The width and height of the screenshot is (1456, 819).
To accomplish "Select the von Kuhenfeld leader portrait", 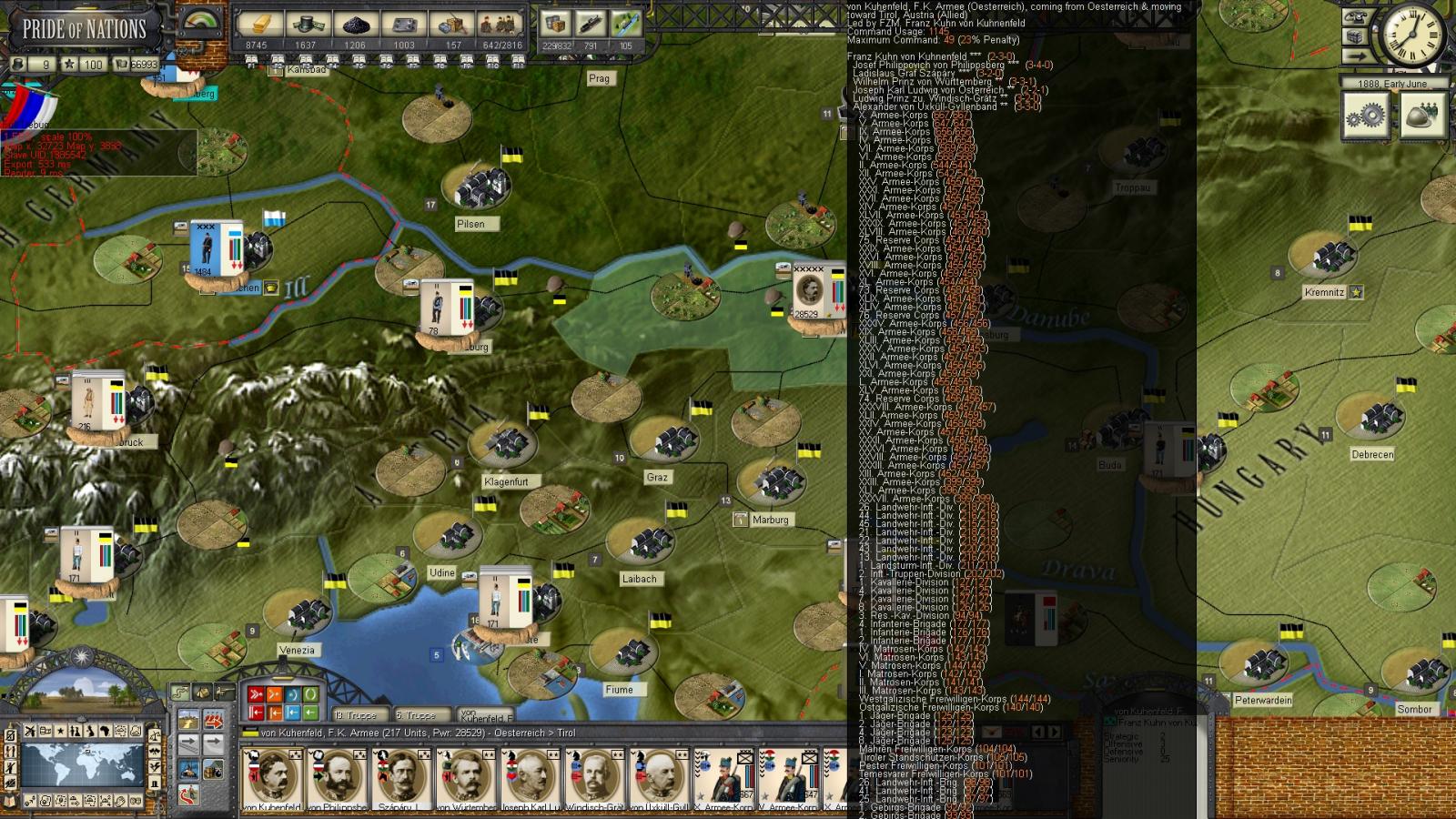I will point(270,777).
